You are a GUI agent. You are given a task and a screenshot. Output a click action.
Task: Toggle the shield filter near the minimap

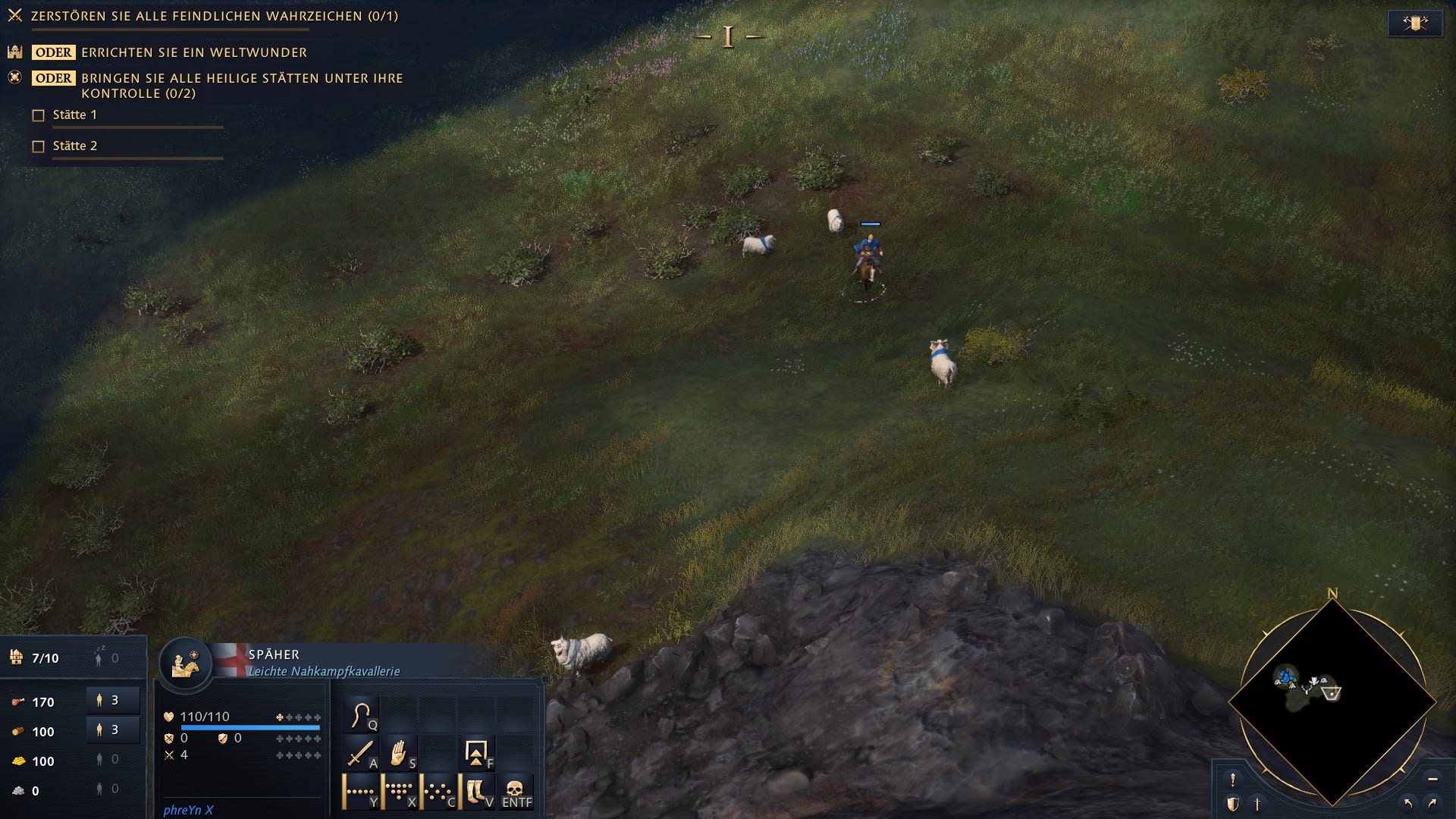point(1233,804)
